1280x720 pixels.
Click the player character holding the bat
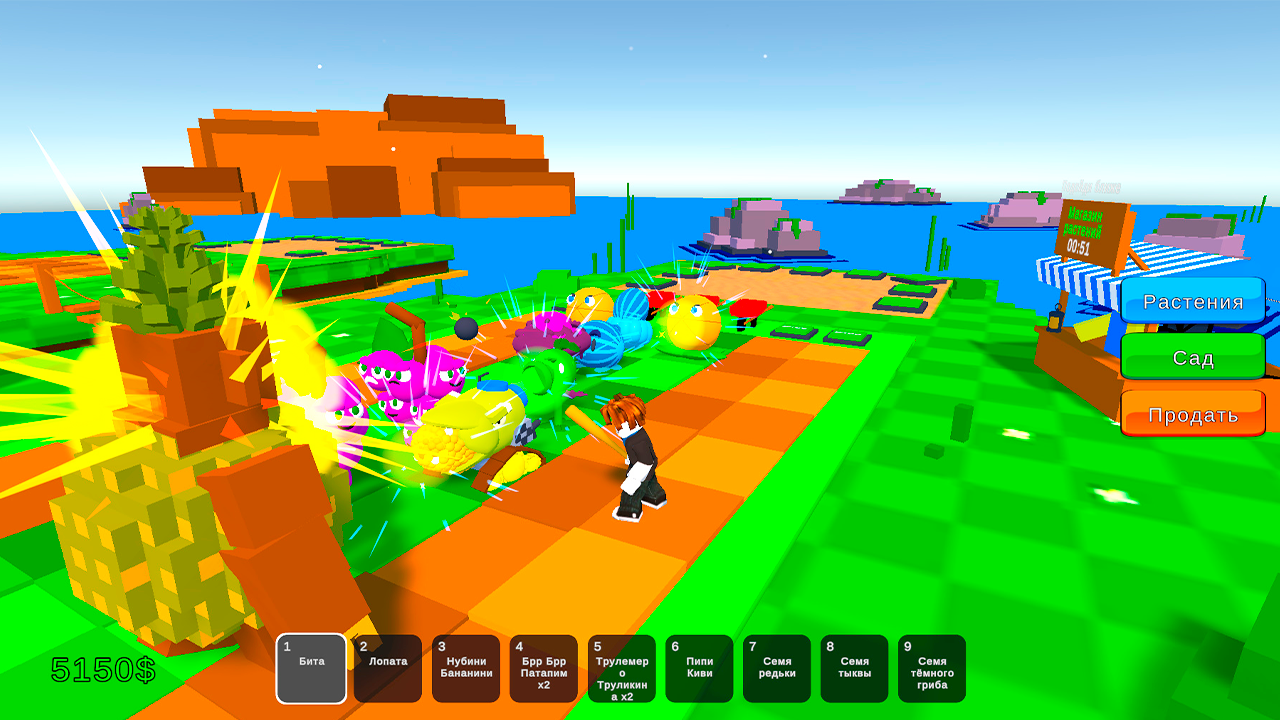[634, 450]
